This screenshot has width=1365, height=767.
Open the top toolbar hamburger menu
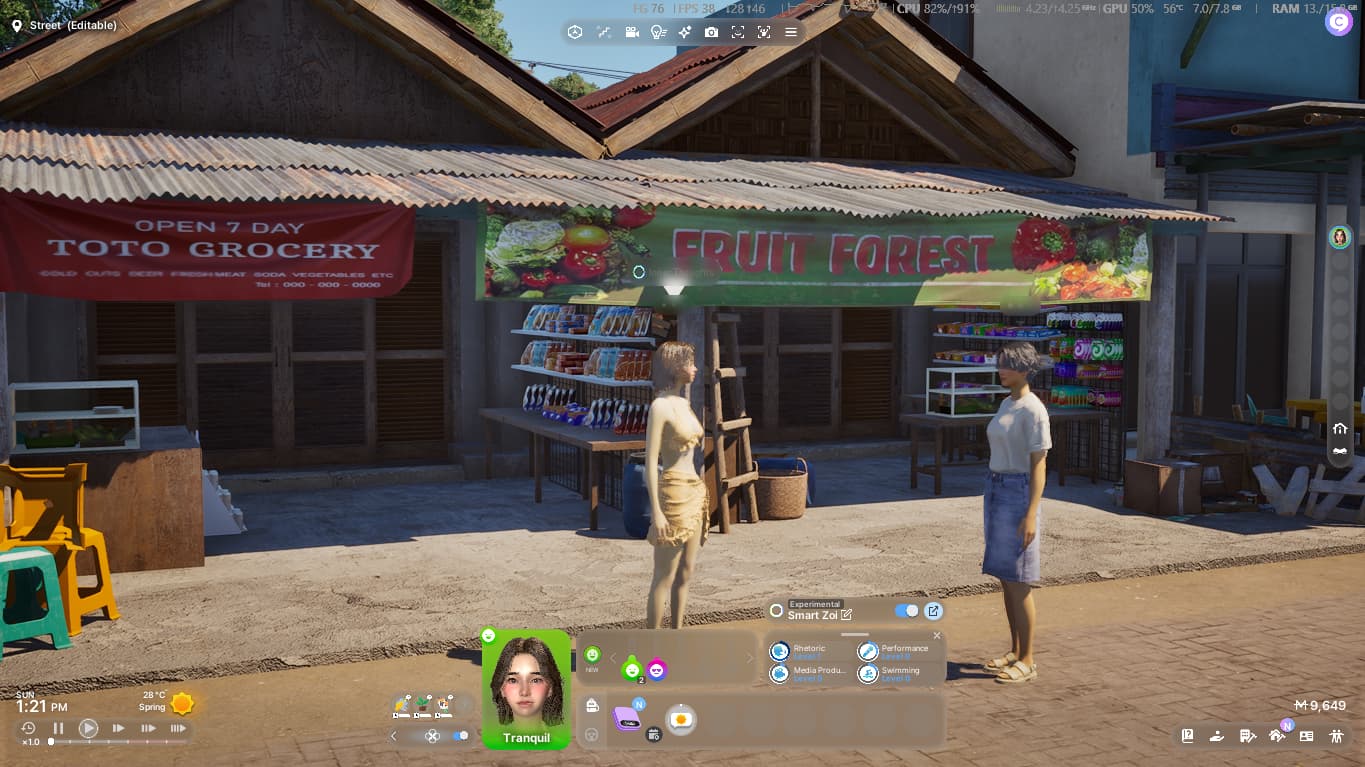click(791, 32)
